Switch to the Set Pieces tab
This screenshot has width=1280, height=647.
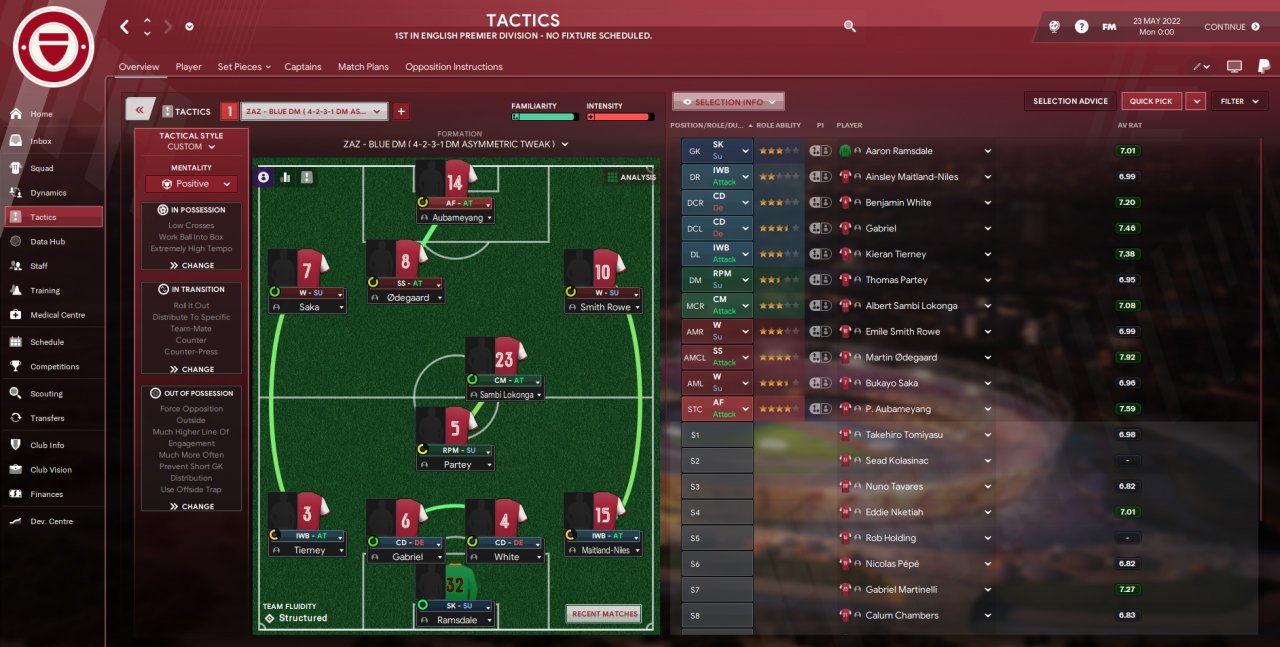[x=243, y=67]
